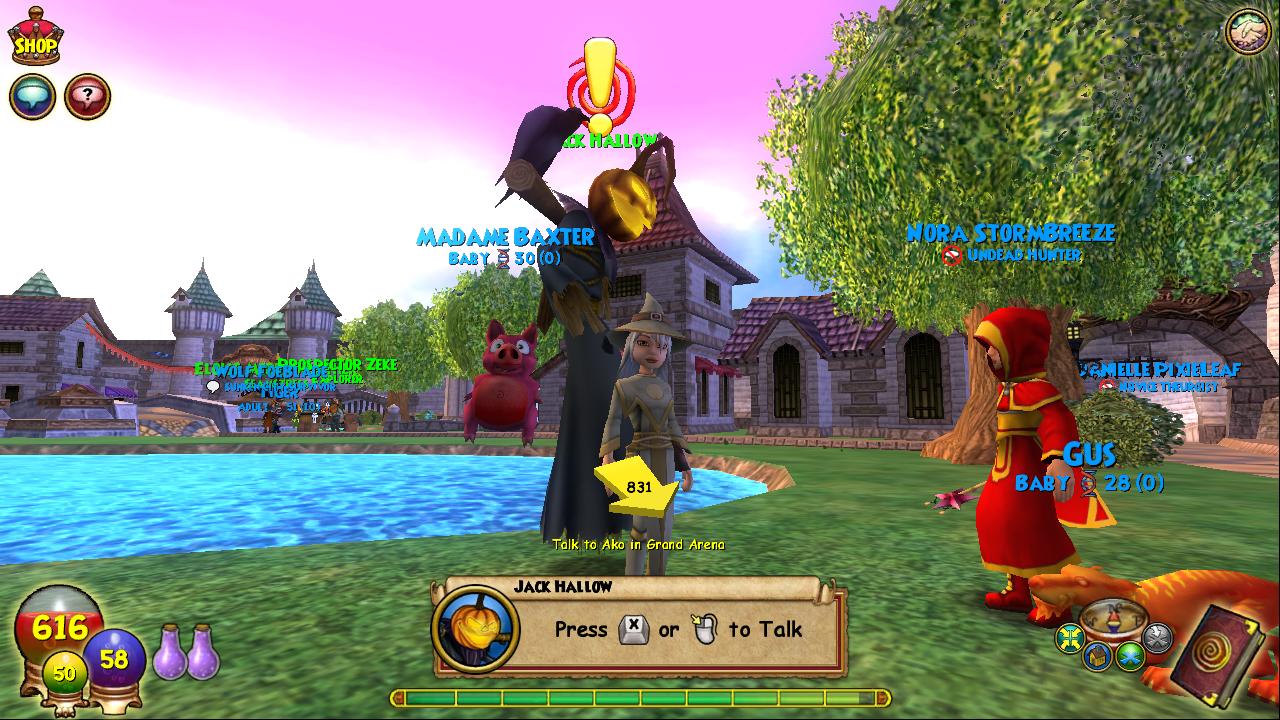
Task: Open the blue speech bubble chat menu
Action: tap(32, 97)
